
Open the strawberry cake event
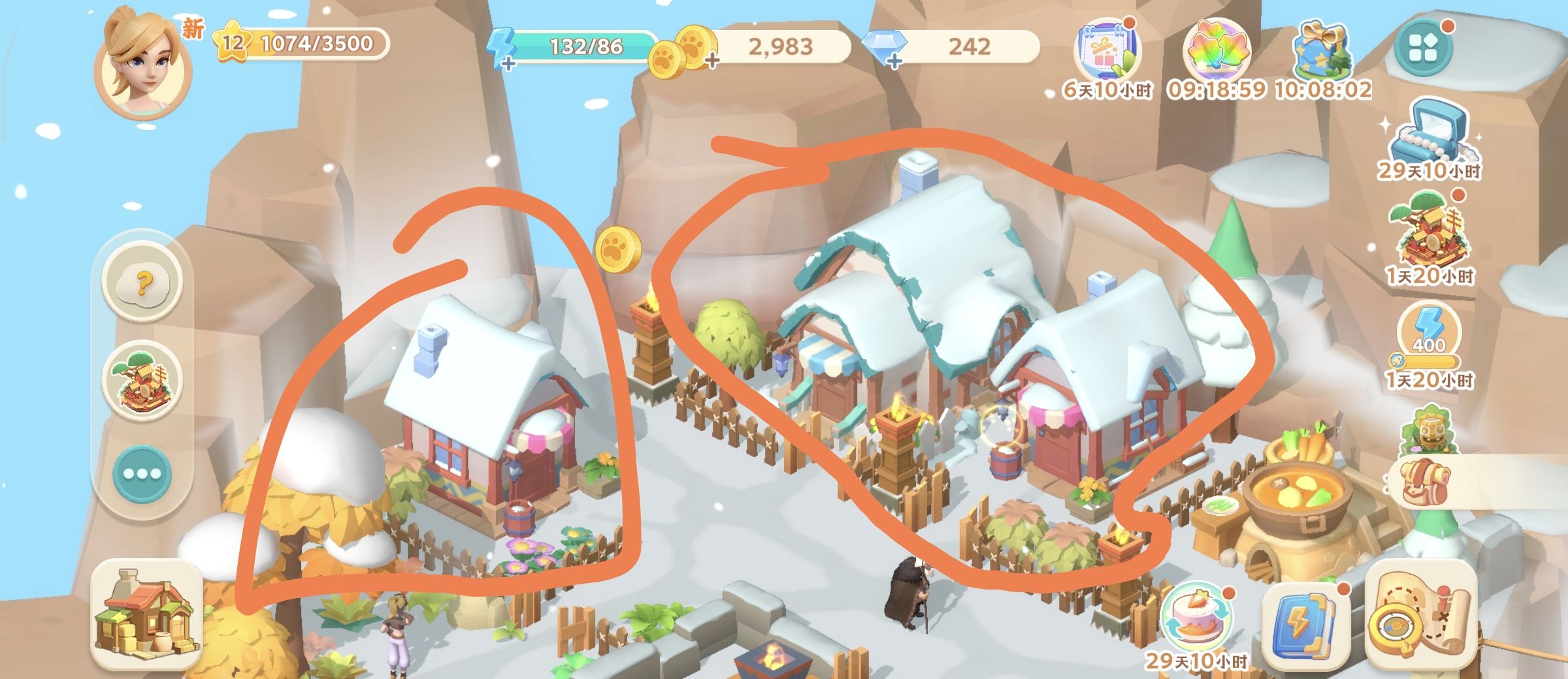click(x=1197, y=620)
